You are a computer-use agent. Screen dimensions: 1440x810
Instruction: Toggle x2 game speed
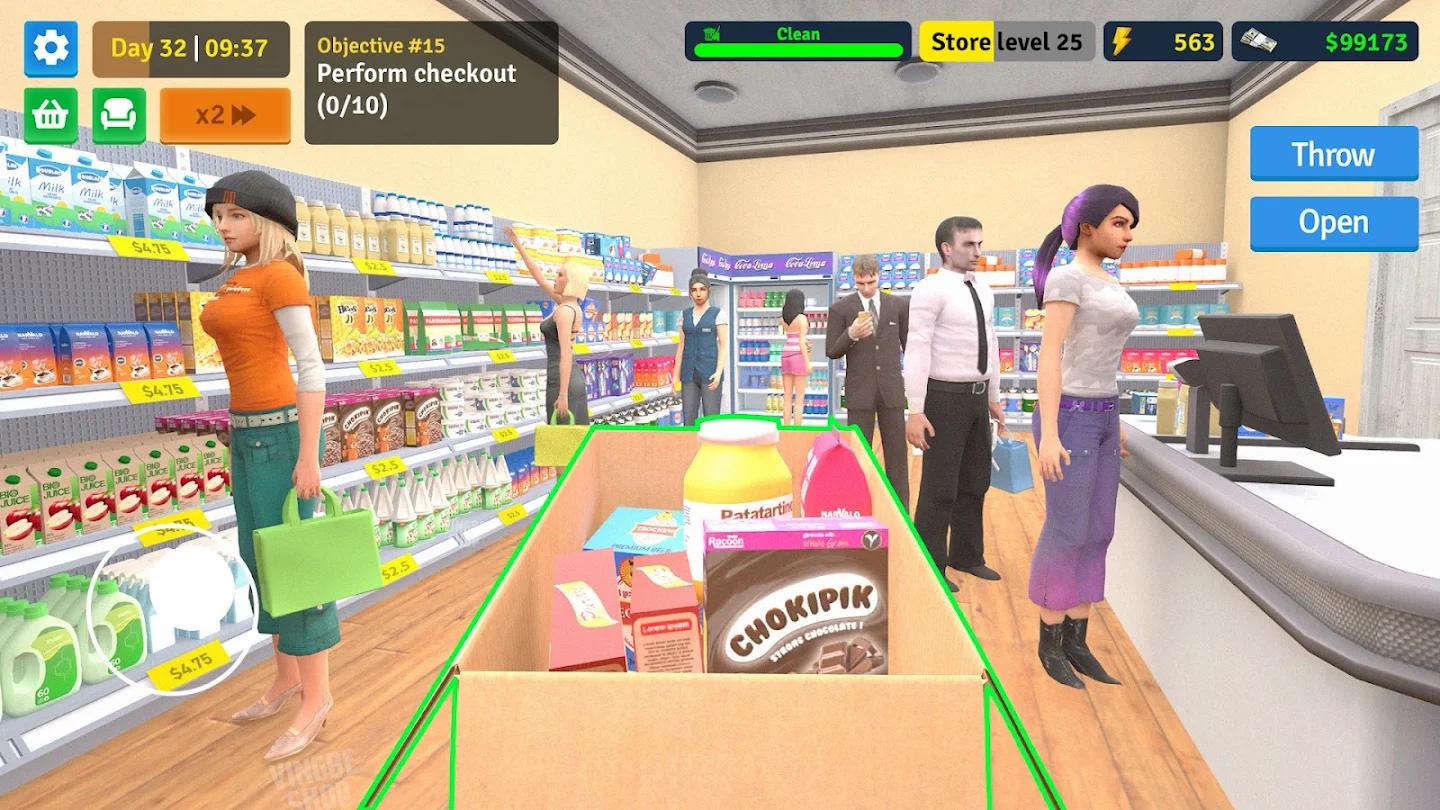pyautogui.click(x=225, y=114)
